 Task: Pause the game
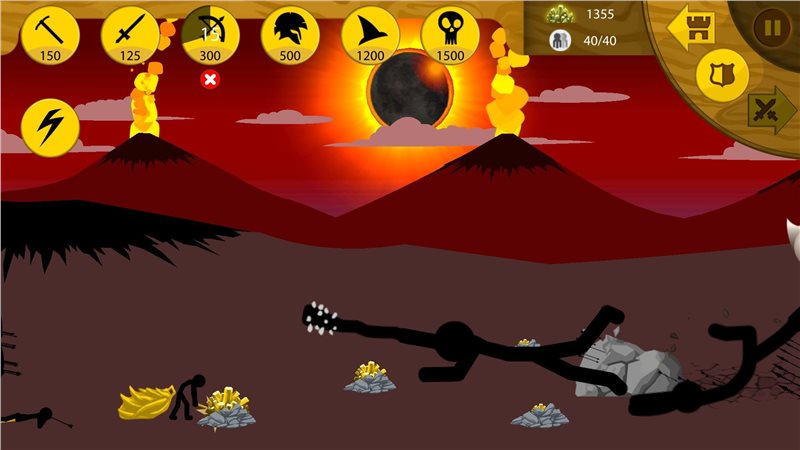click(x=772, y=27)
